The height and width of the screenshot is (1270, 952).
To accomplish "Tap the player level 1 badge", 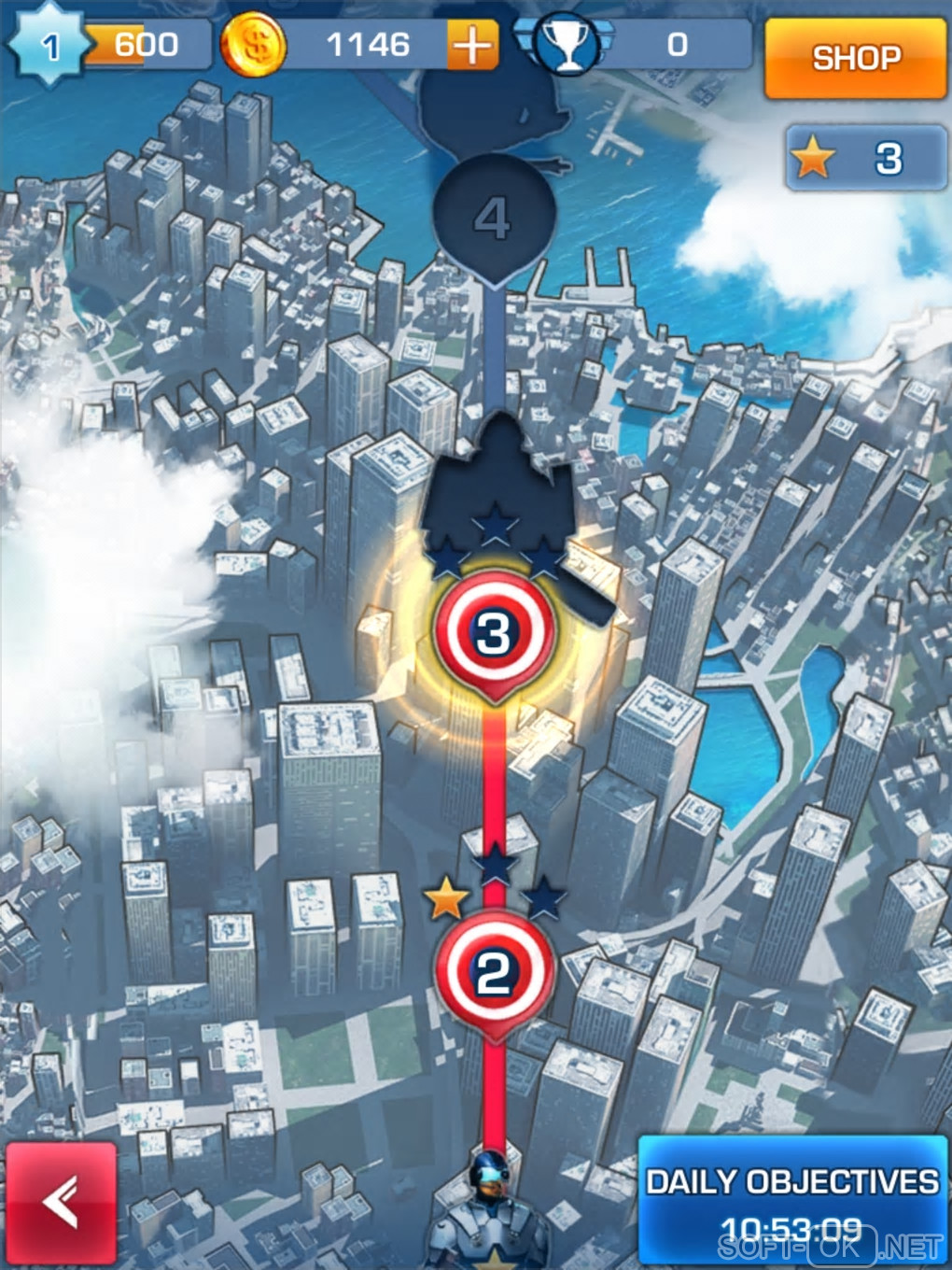I will pos(49,45).
